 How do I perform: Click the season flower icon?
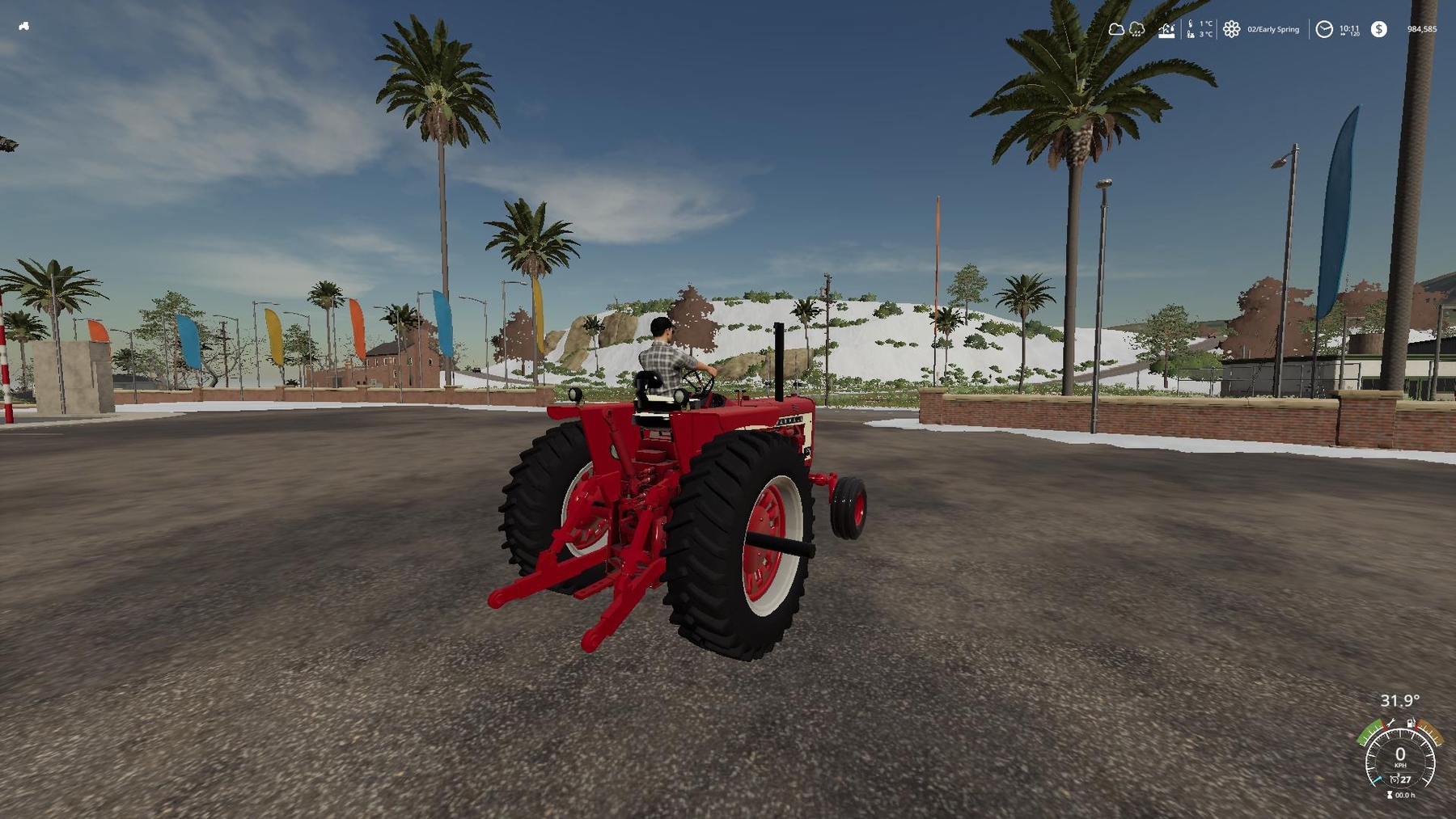[1231, 28]
